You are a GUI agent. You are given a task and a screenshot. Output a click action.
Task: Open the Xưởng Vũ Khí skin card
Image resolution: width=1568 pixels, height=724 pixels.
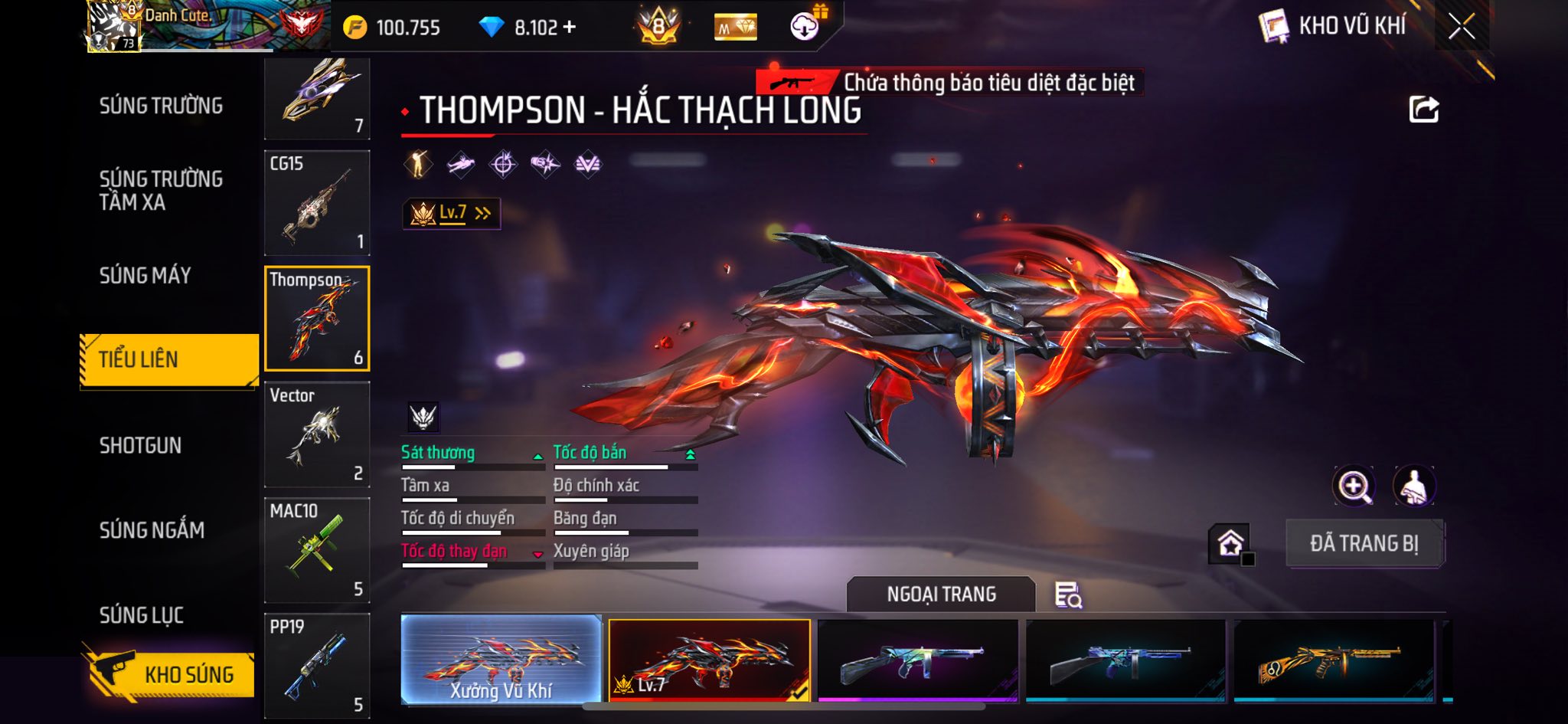pyautogui.click(x=501, y=659)
